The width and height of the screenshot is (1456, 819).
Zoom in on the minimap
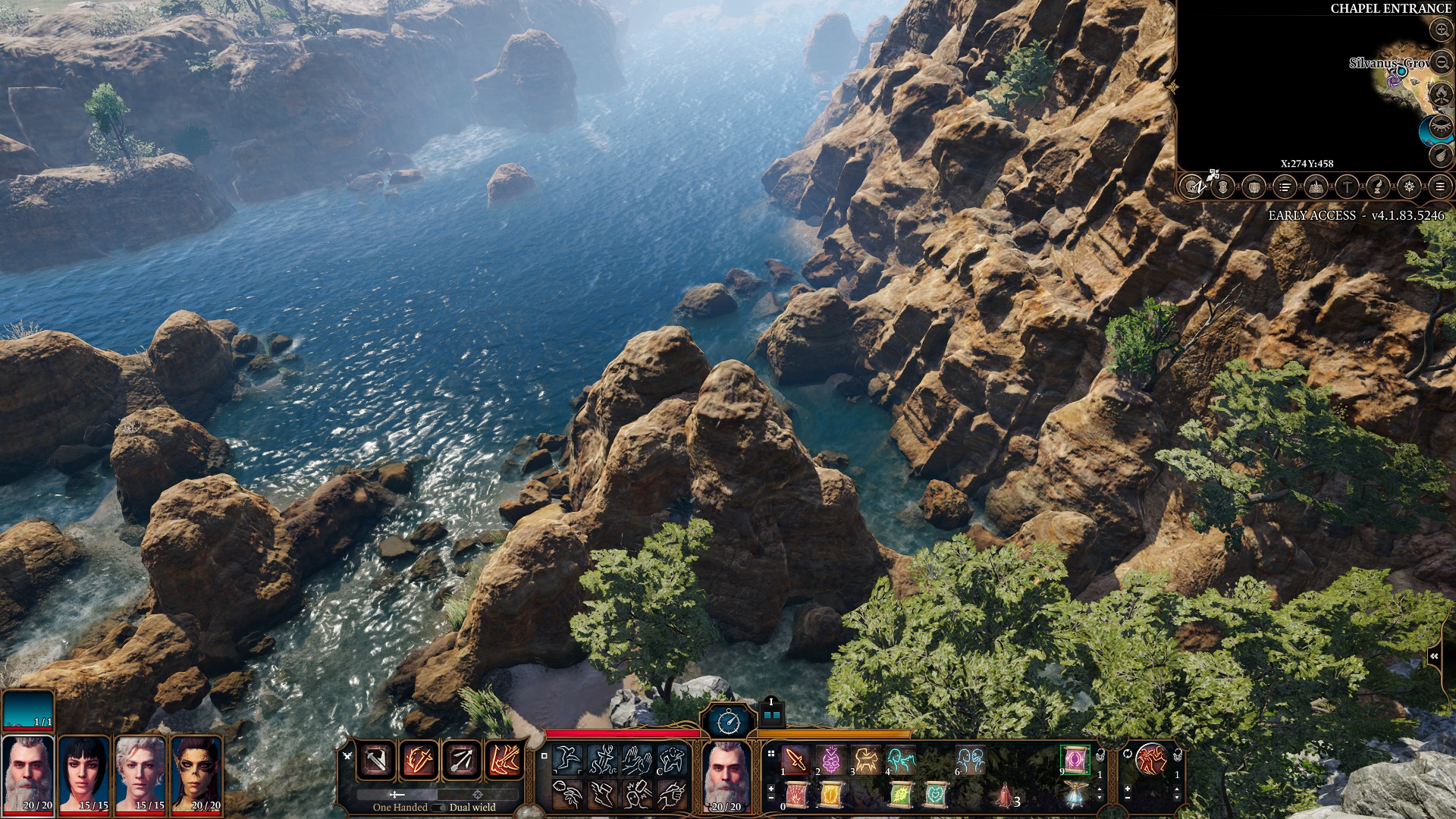pyautogui.click(x=1441, y=30)
